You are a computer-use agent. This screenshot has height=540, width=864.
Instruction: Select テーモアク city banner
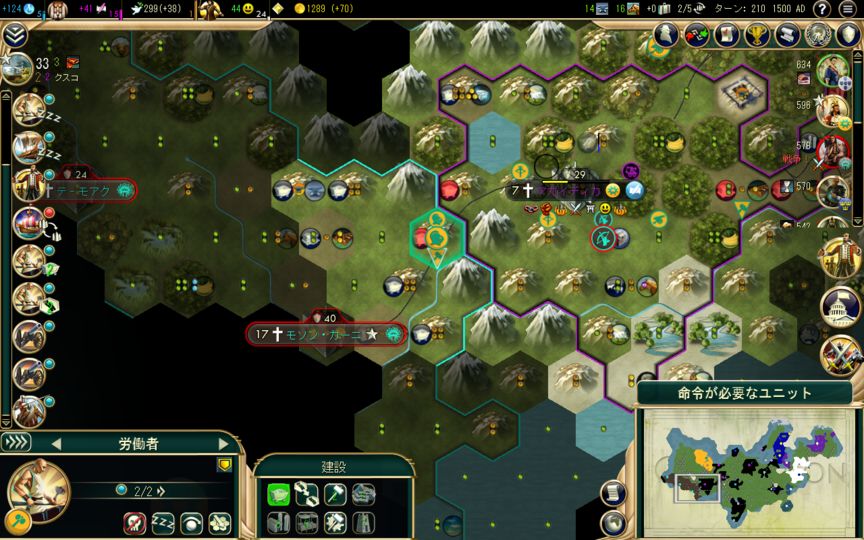point(84,189)
